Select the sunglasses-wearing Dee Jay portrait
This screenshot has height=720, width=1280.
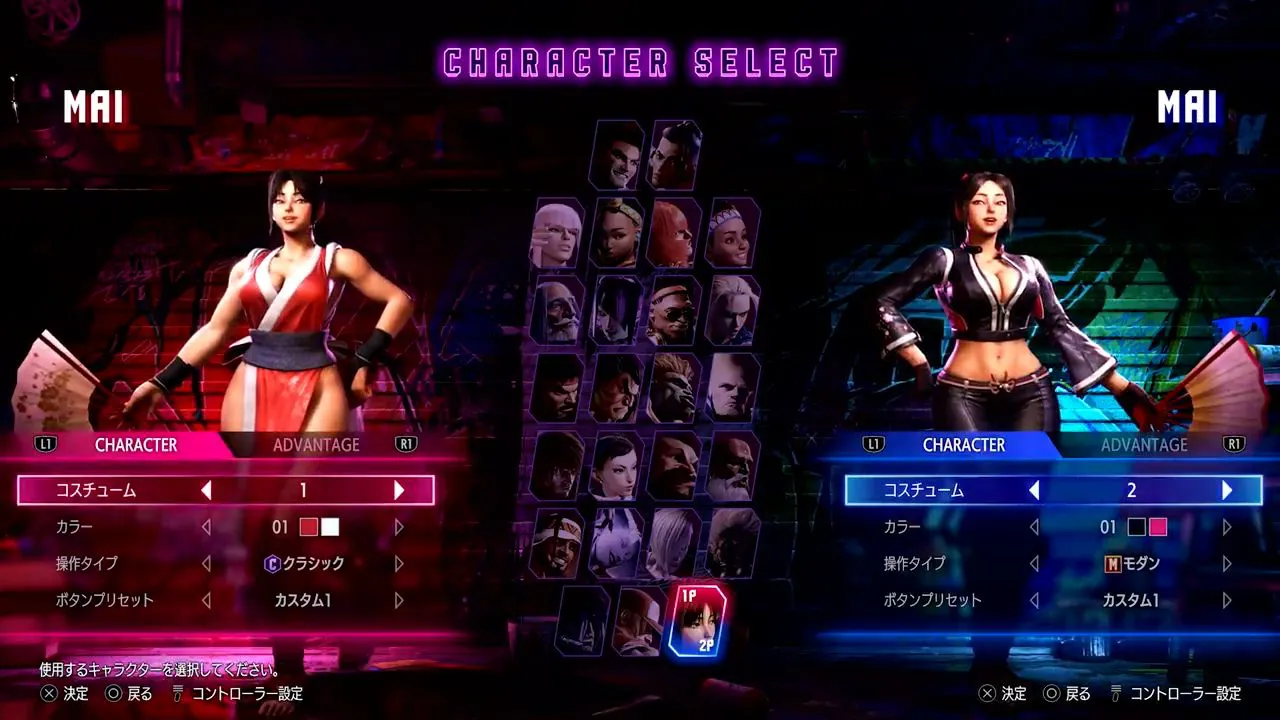tap(674, 310)
